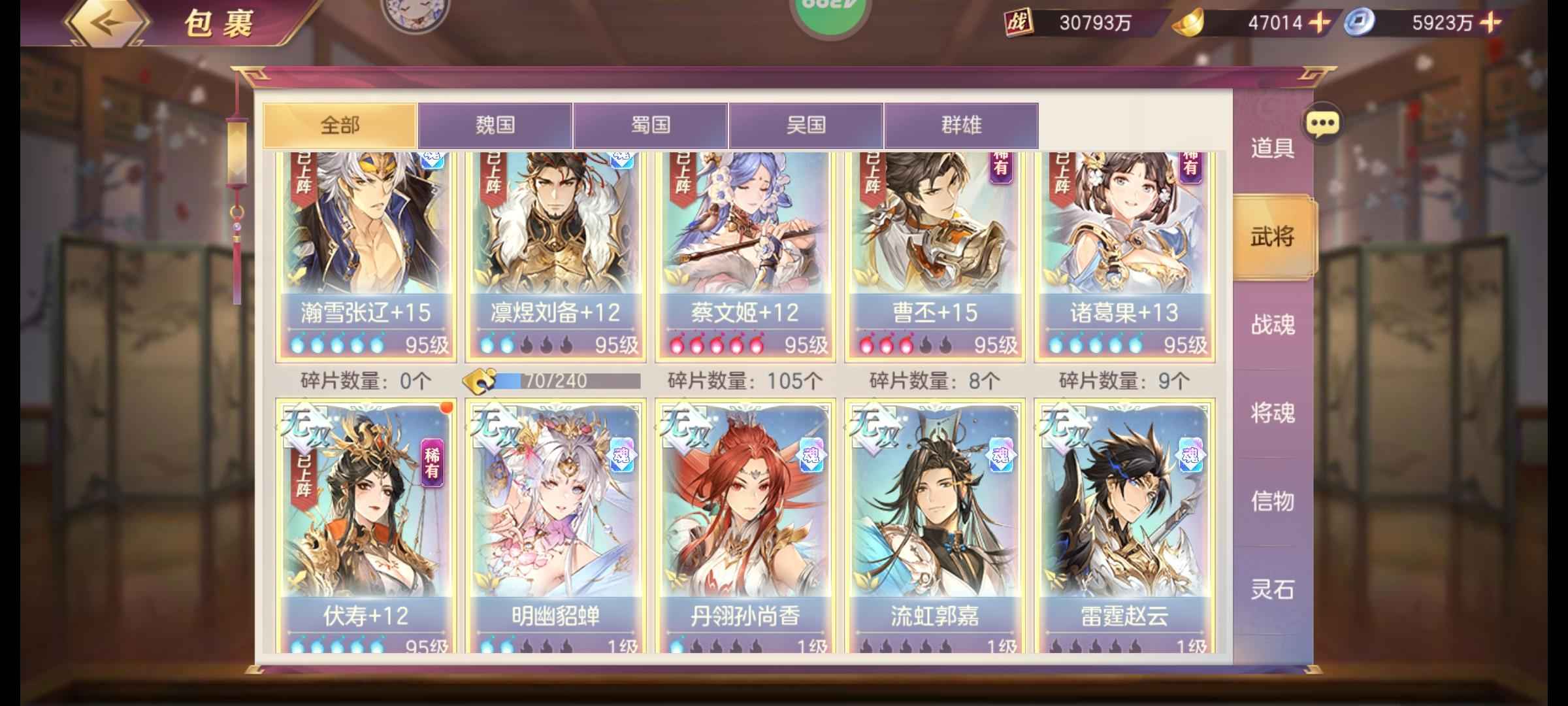Show the 灵石 category
Viewport: 1568px width, 706px height.
coord(1272,590)
